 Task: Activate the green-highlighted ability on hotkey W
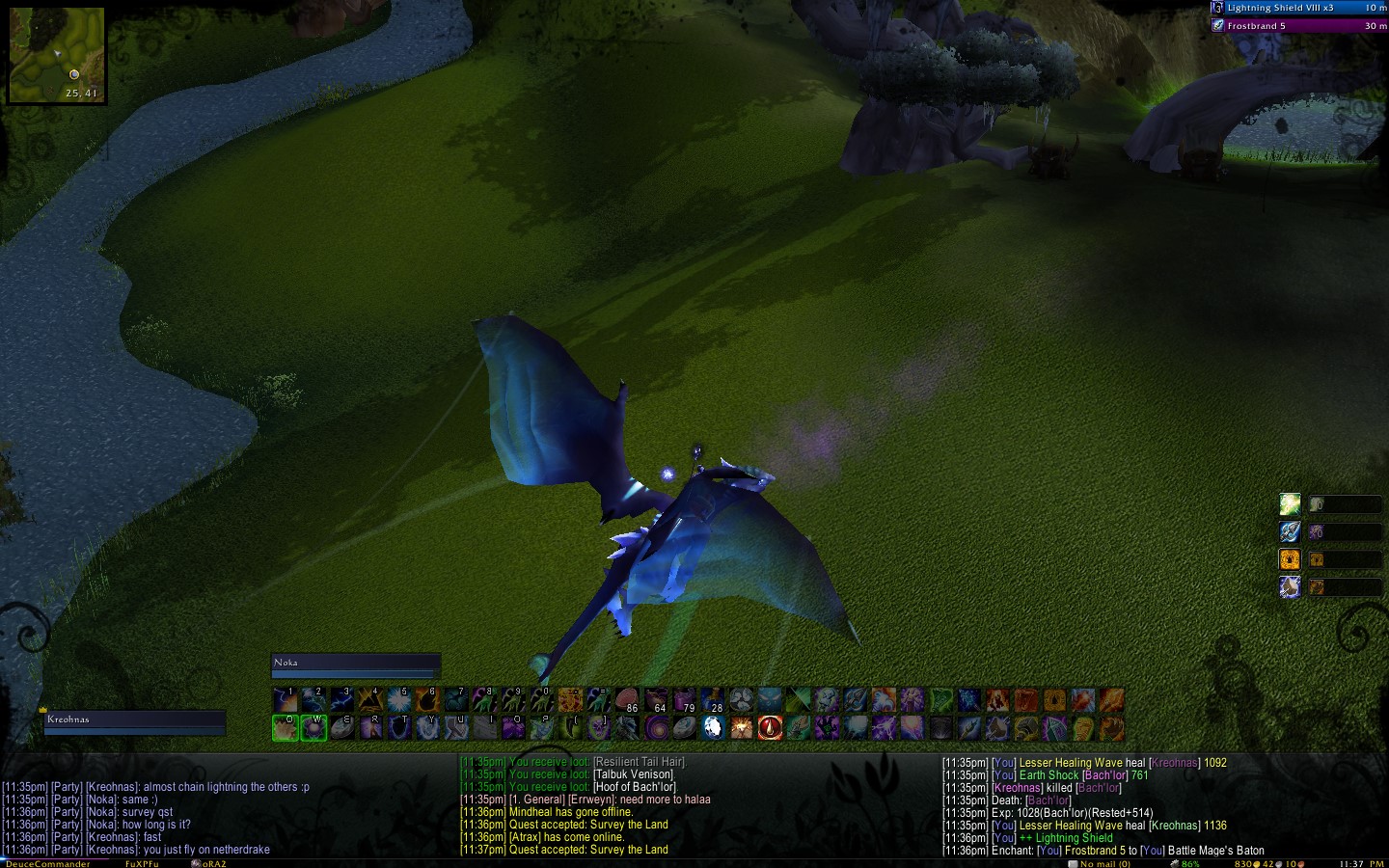click(x=313, y=727)
